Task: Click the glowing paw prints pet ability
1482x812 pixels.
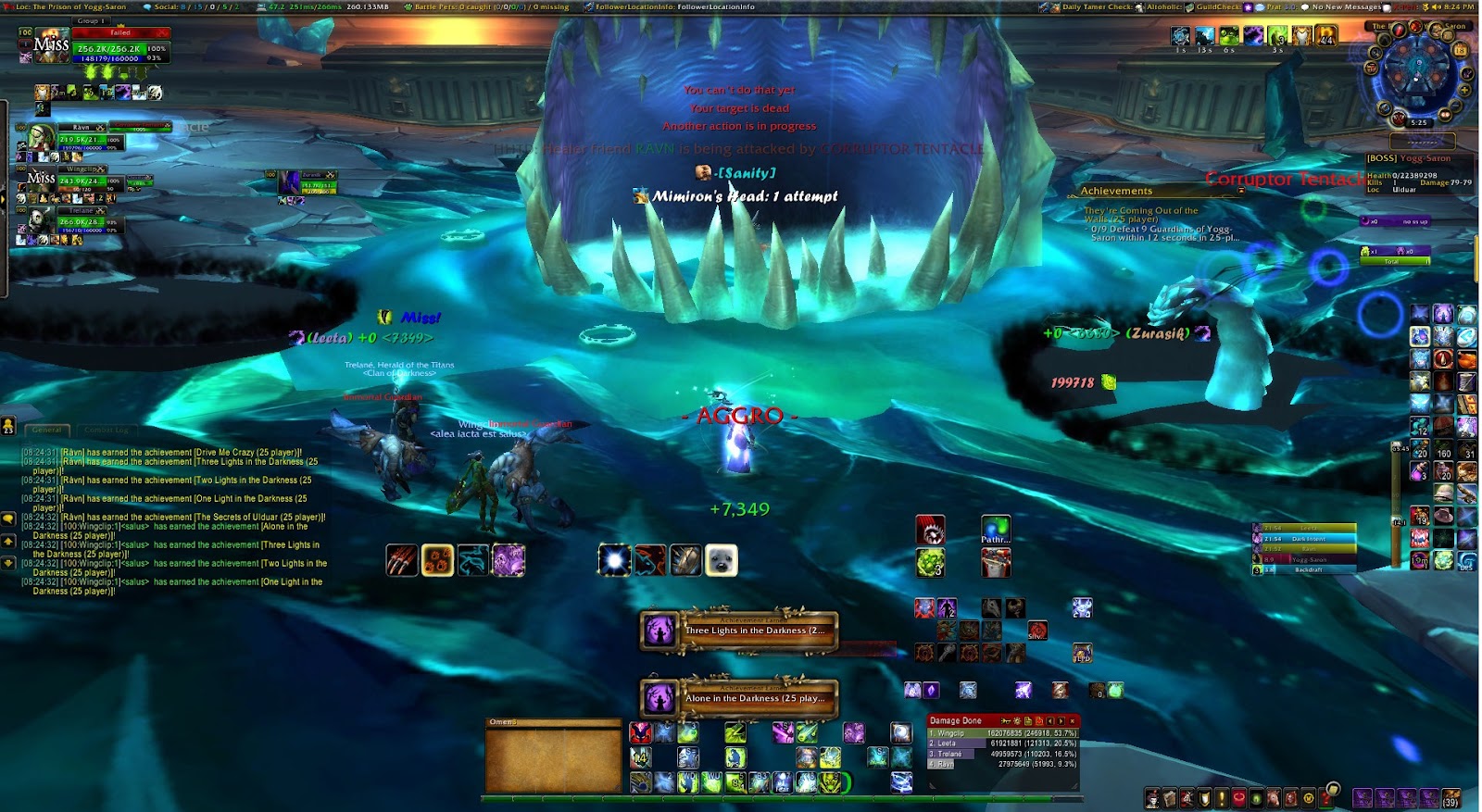Action: (x=437, y=560)
